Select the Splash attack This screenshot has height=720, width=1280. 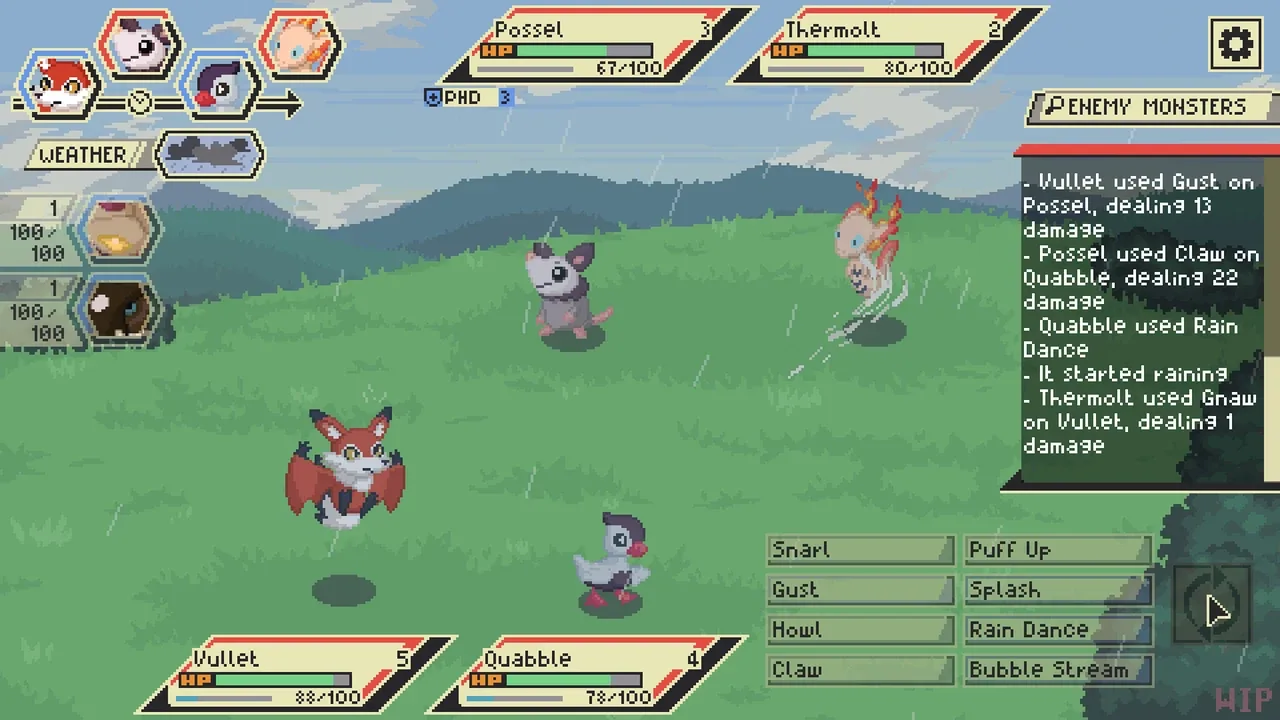click(x=1058, y=590)
